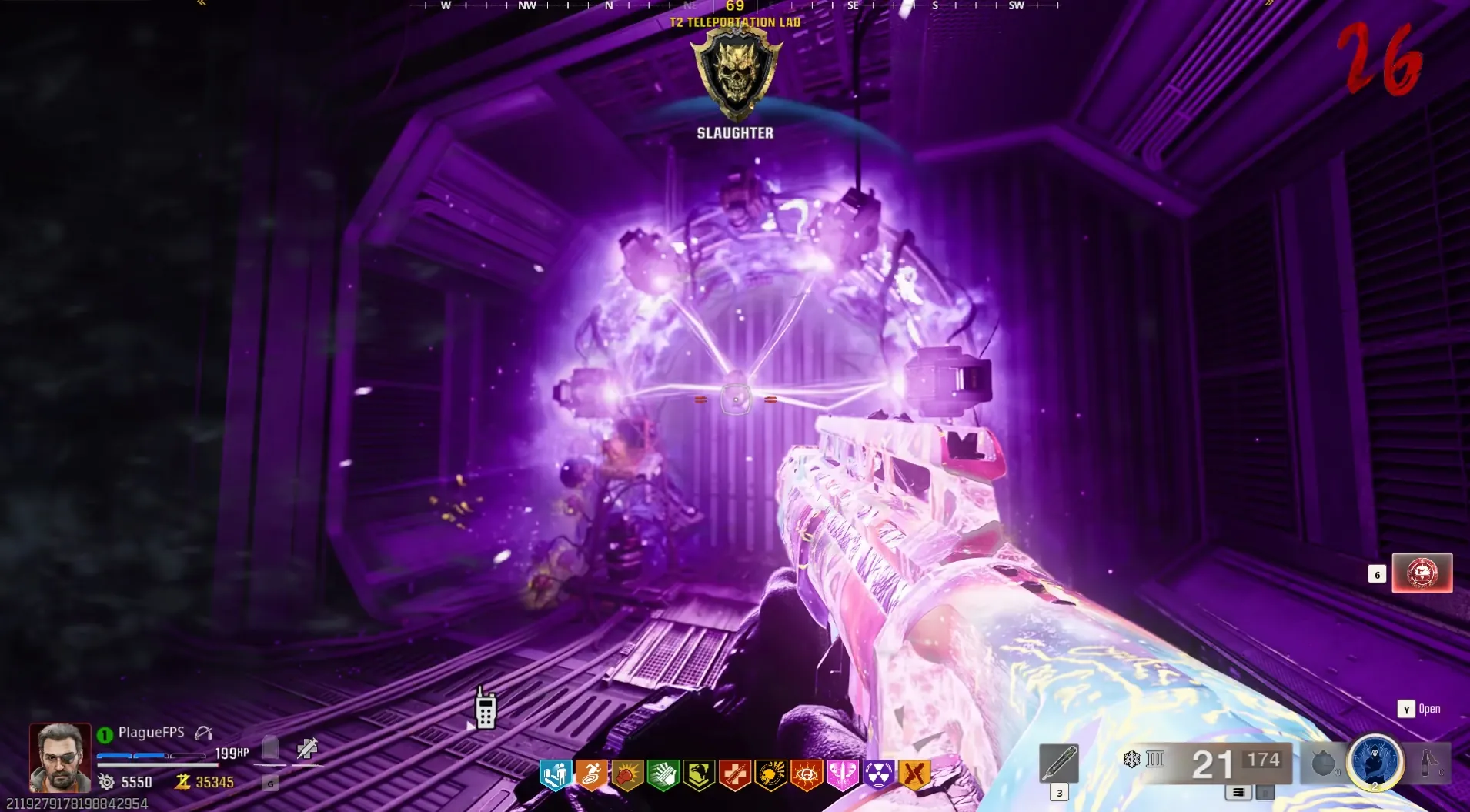This screenshot has height=812, width=1470.
Task: Click the snowflake ammo mod icon
Action: tap(1131, 759)
